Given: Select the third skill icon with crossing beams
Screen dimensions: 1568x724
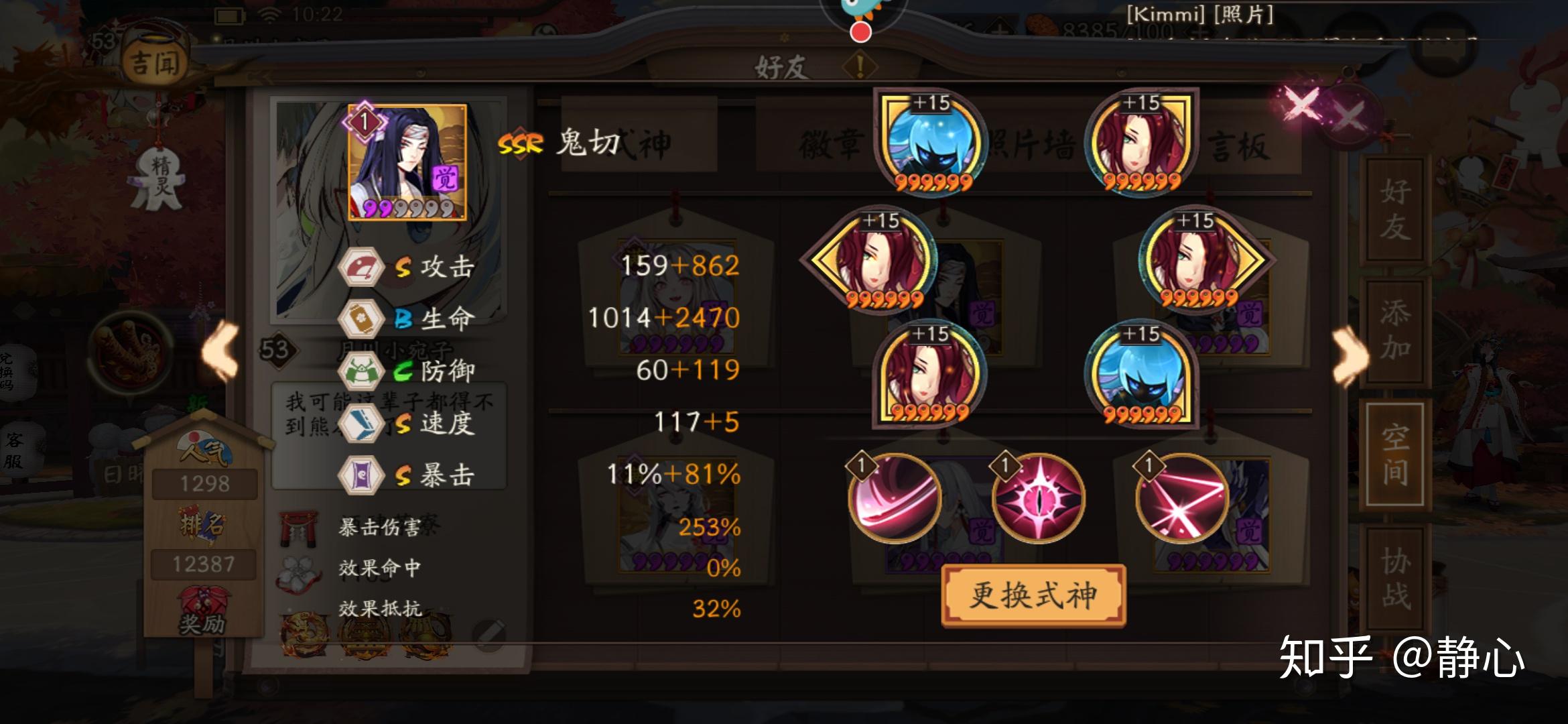Looking at the screenshot, I should tap(1181, 499).
